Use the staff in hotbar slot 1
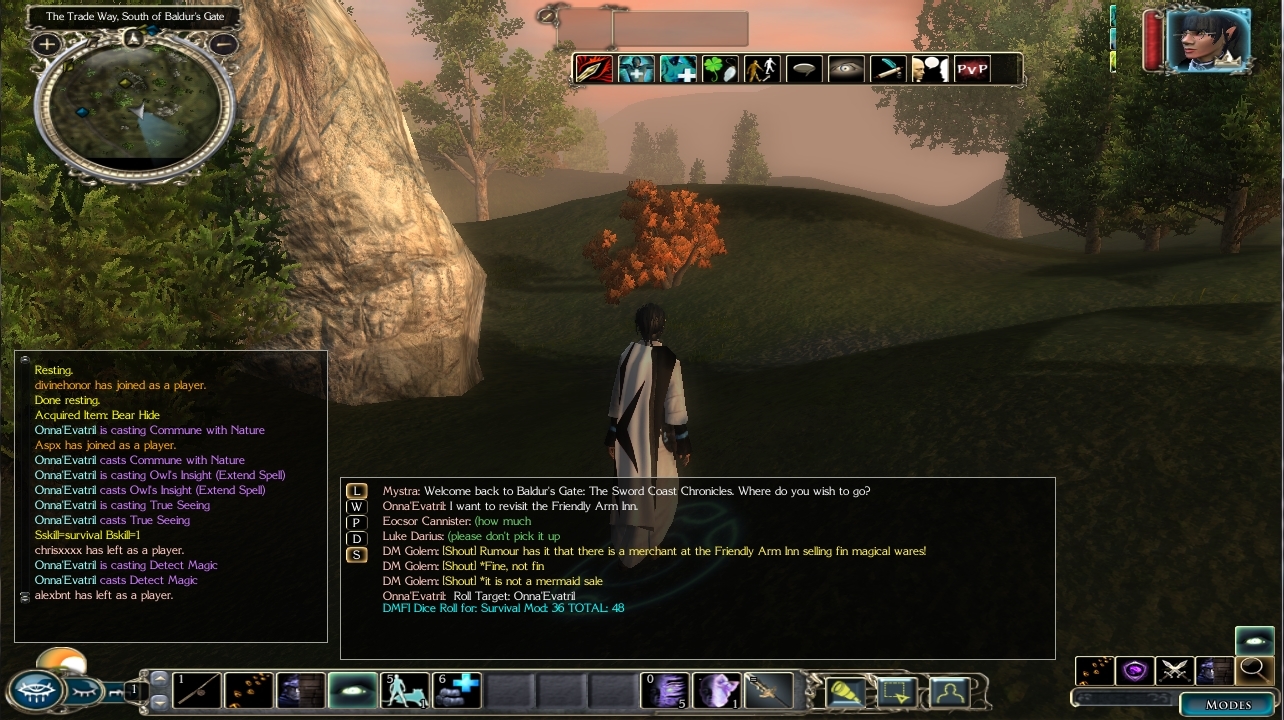 [196, 690]
